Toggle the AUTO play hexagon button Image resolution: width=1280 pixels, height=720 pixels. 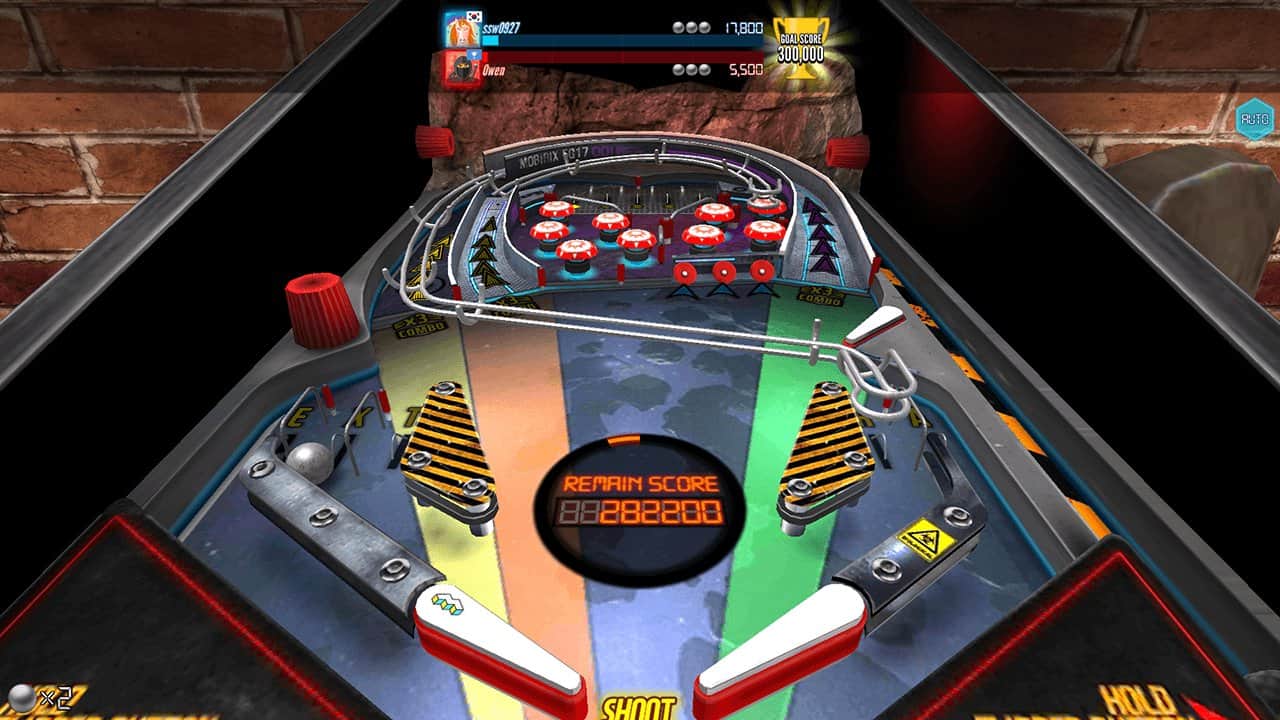coord(1254,119)
